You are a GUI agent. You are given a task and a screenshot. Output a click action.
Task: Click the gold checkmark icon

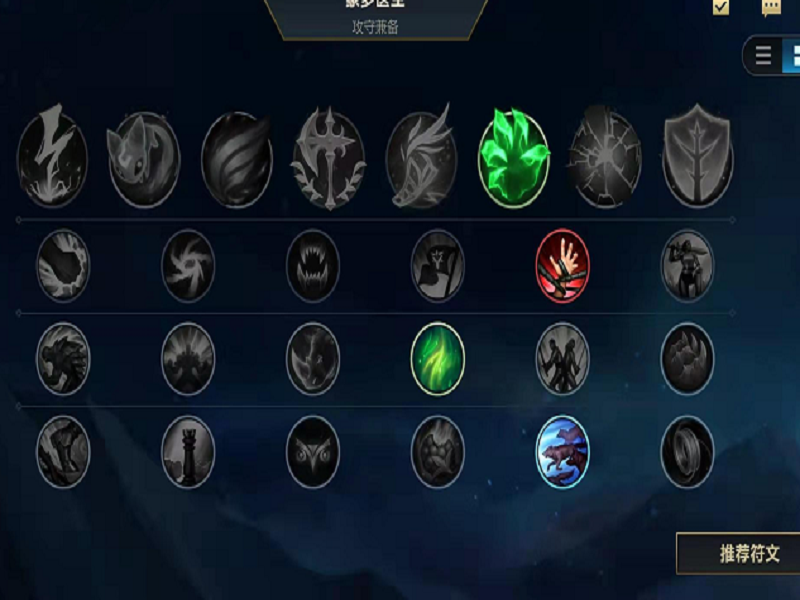721,8
